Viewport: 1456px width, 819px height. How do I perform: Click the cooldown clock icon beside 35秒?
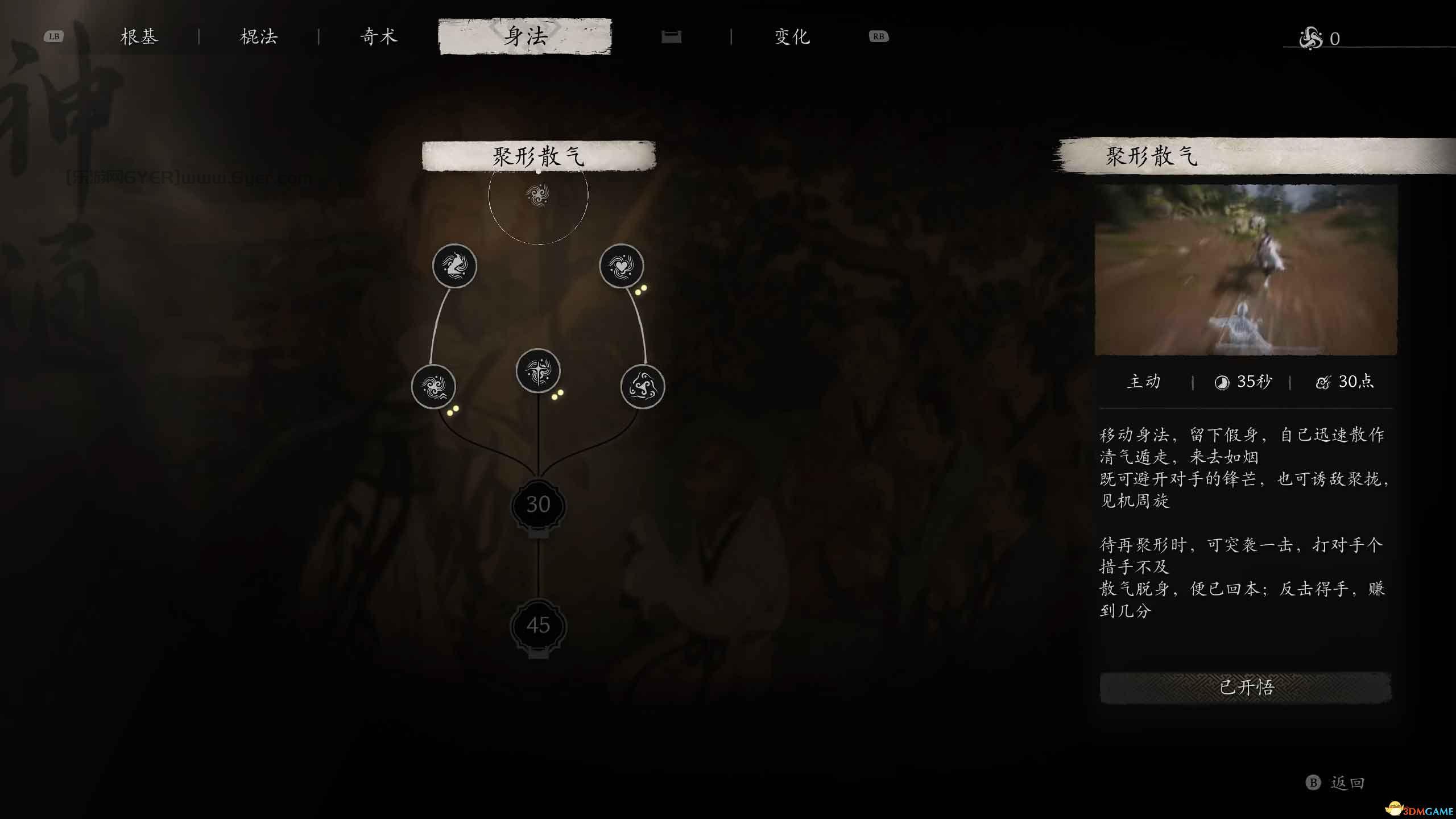pos(1223,382)
